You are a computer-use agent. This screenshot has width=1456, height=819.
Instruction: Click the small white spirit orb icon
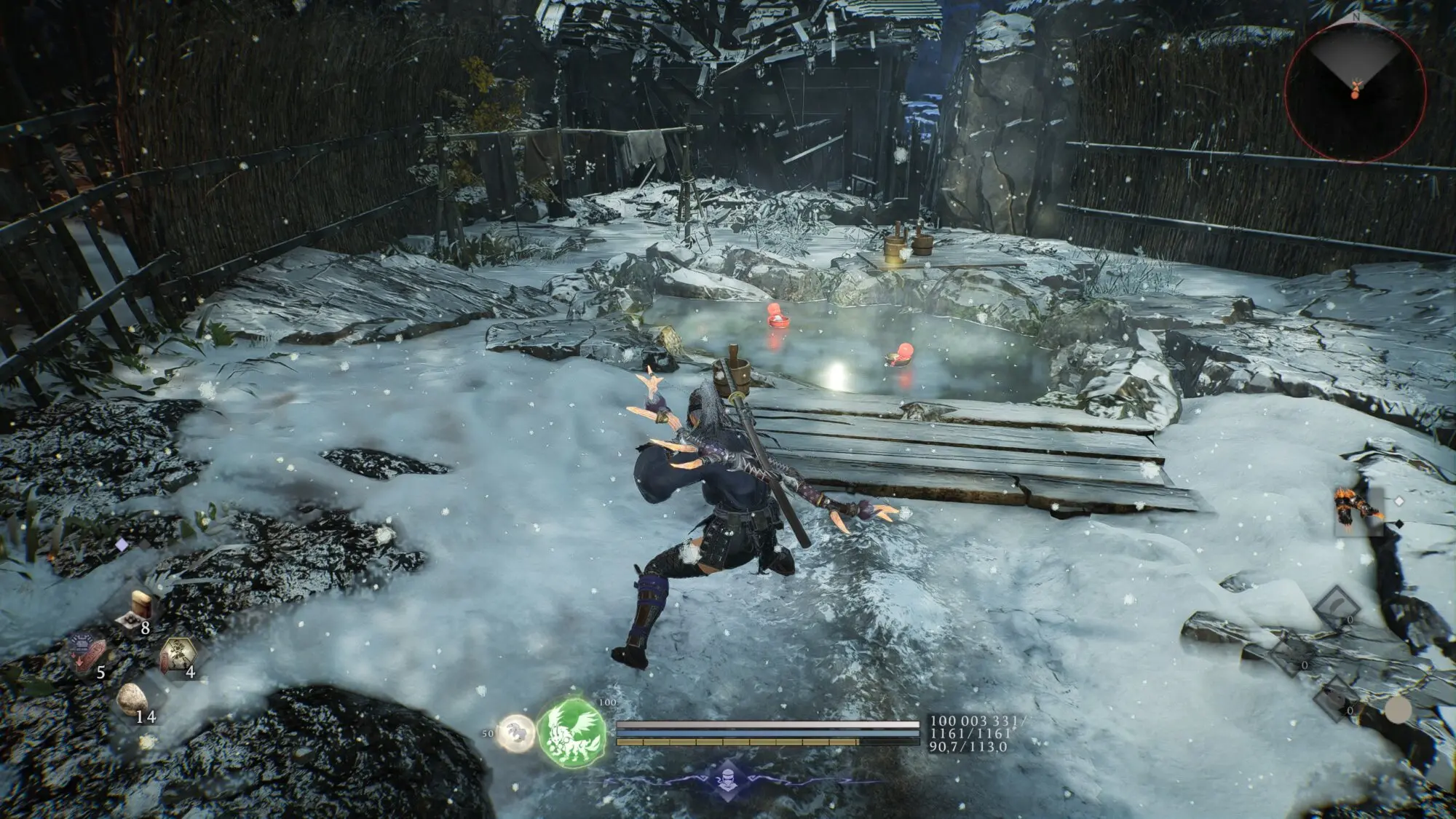pyautogui.click(x=515, y=731)
